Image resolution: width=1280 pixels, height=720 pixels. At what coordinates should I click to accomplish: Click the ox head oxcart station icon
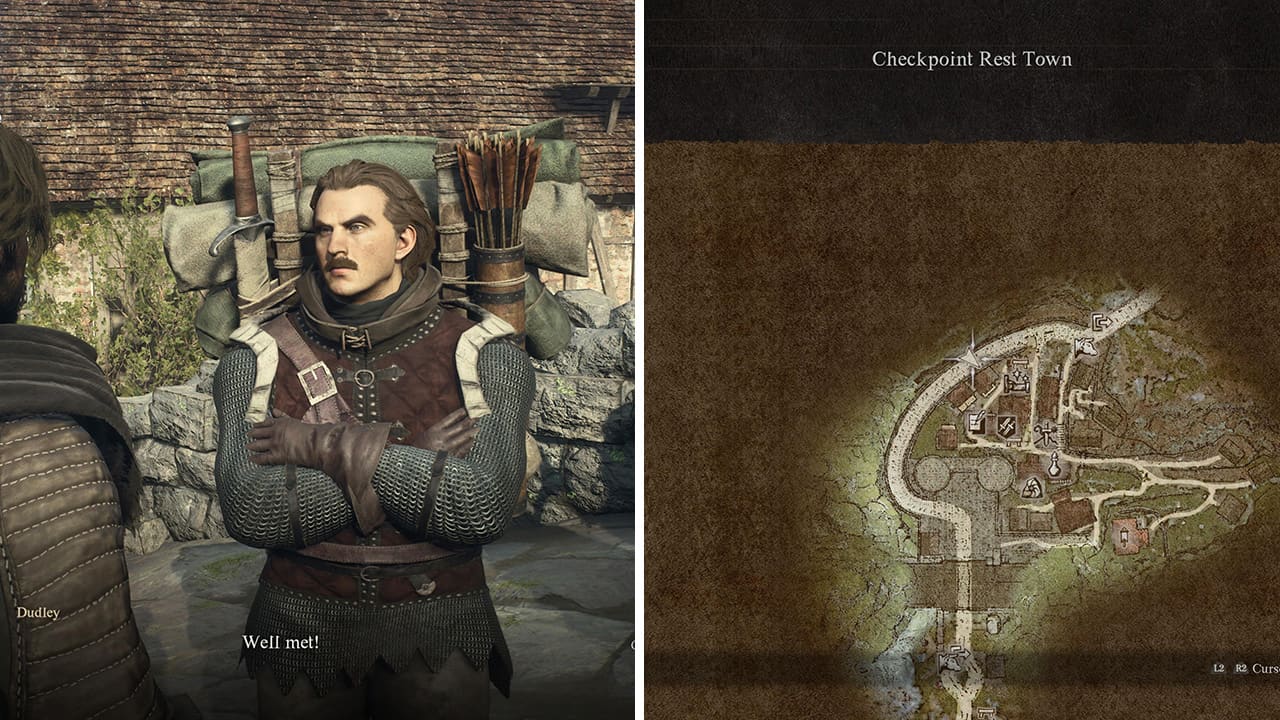click(1085, 348)
